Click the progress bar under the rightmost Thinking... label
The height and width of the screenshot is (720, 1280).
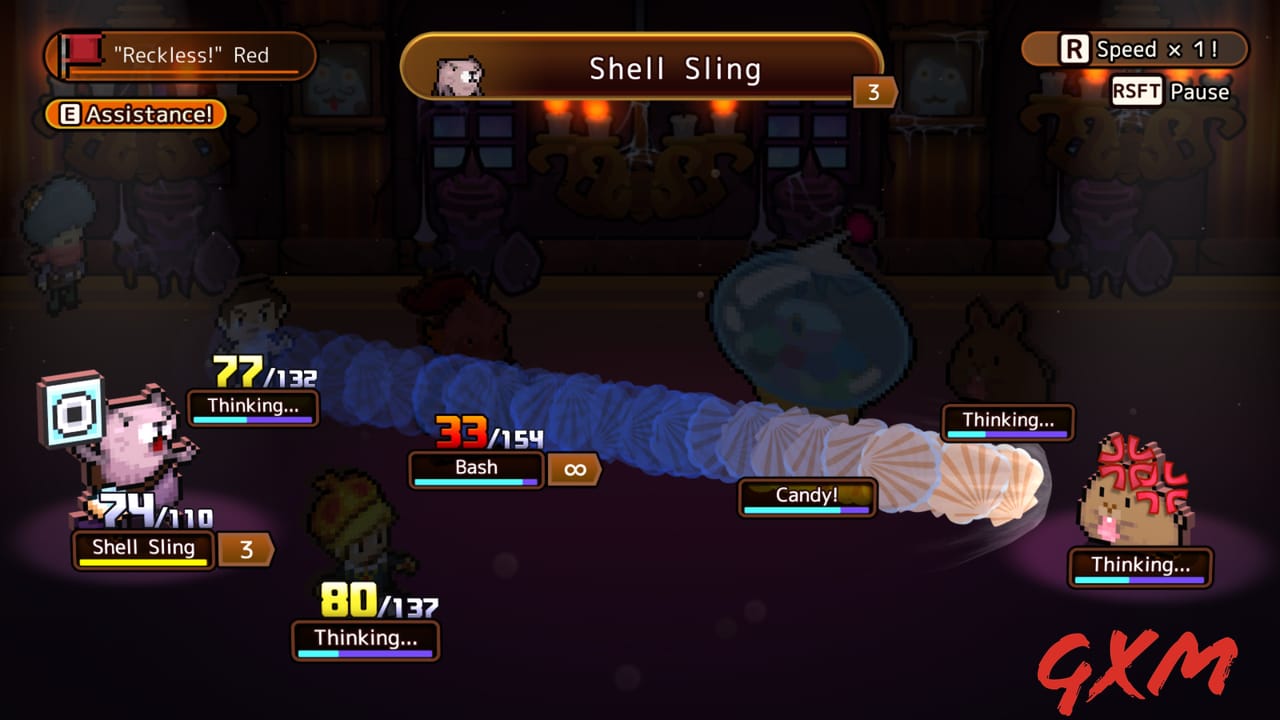1140,581
